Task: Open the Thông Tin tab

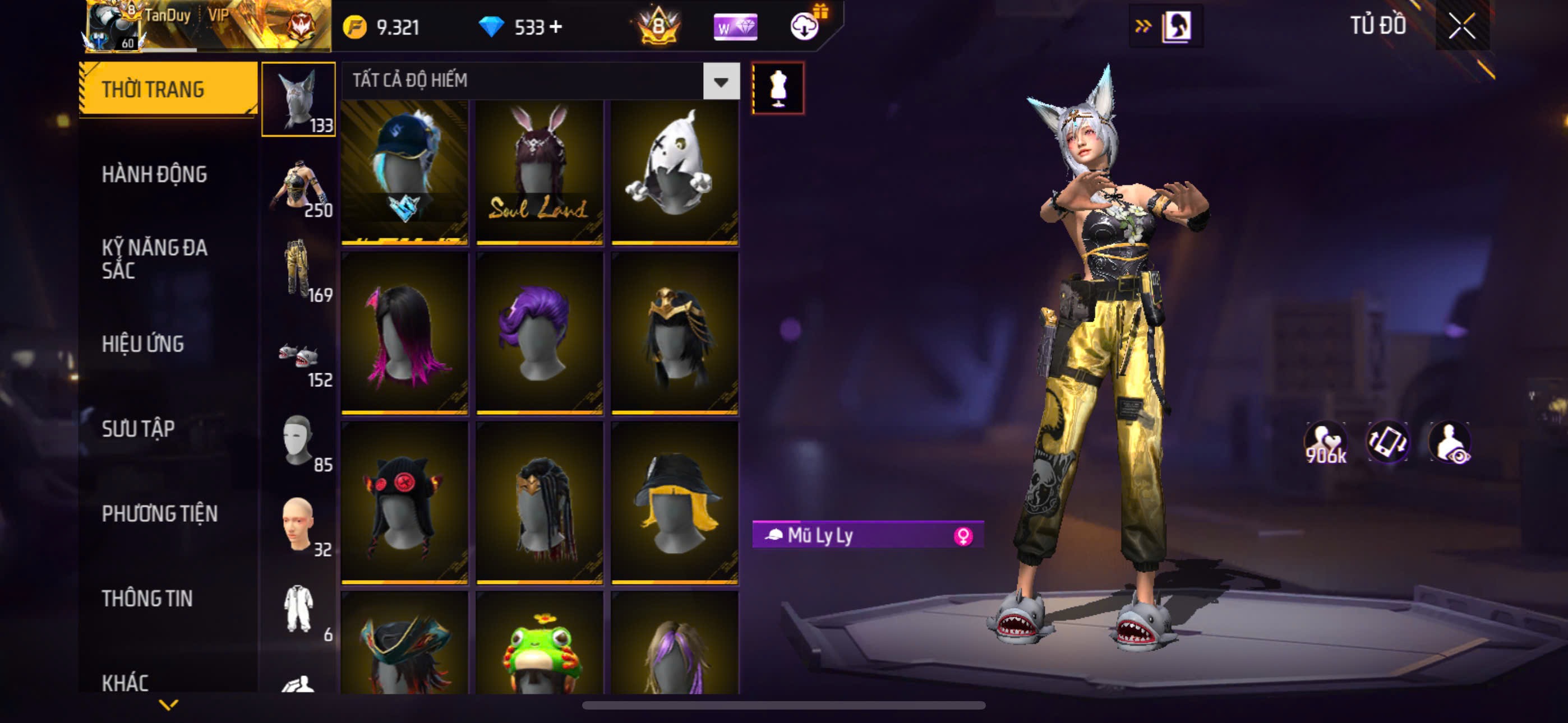Action: pos(147,599)
